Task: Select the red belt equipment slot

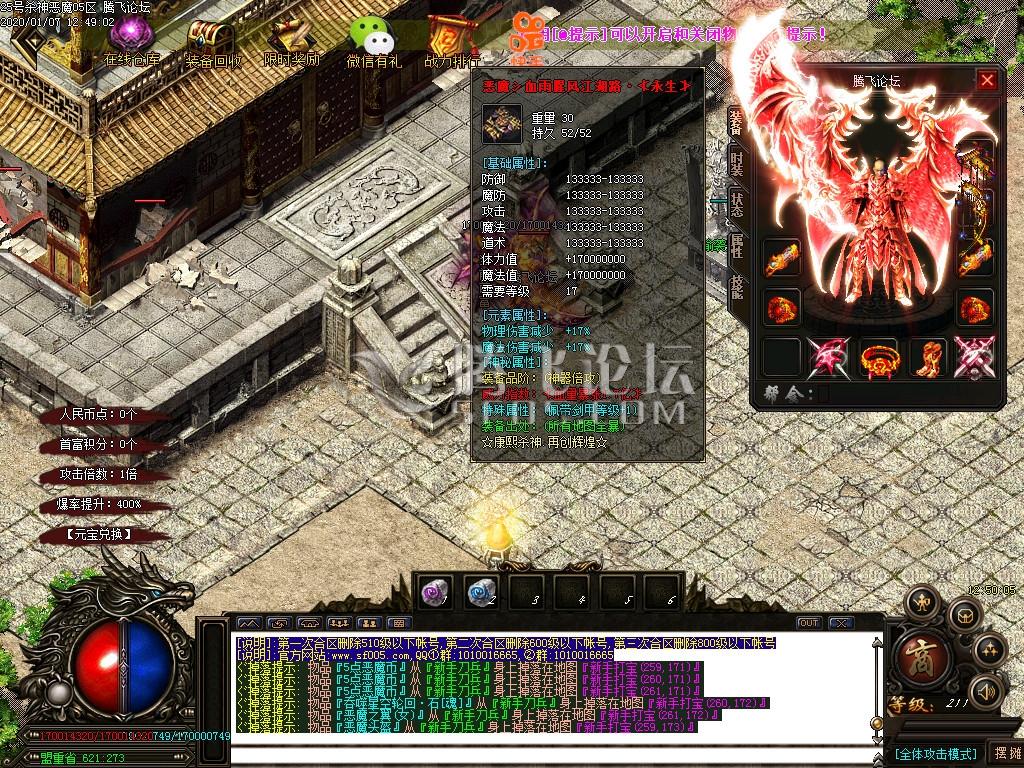Action: coord(877,357)
